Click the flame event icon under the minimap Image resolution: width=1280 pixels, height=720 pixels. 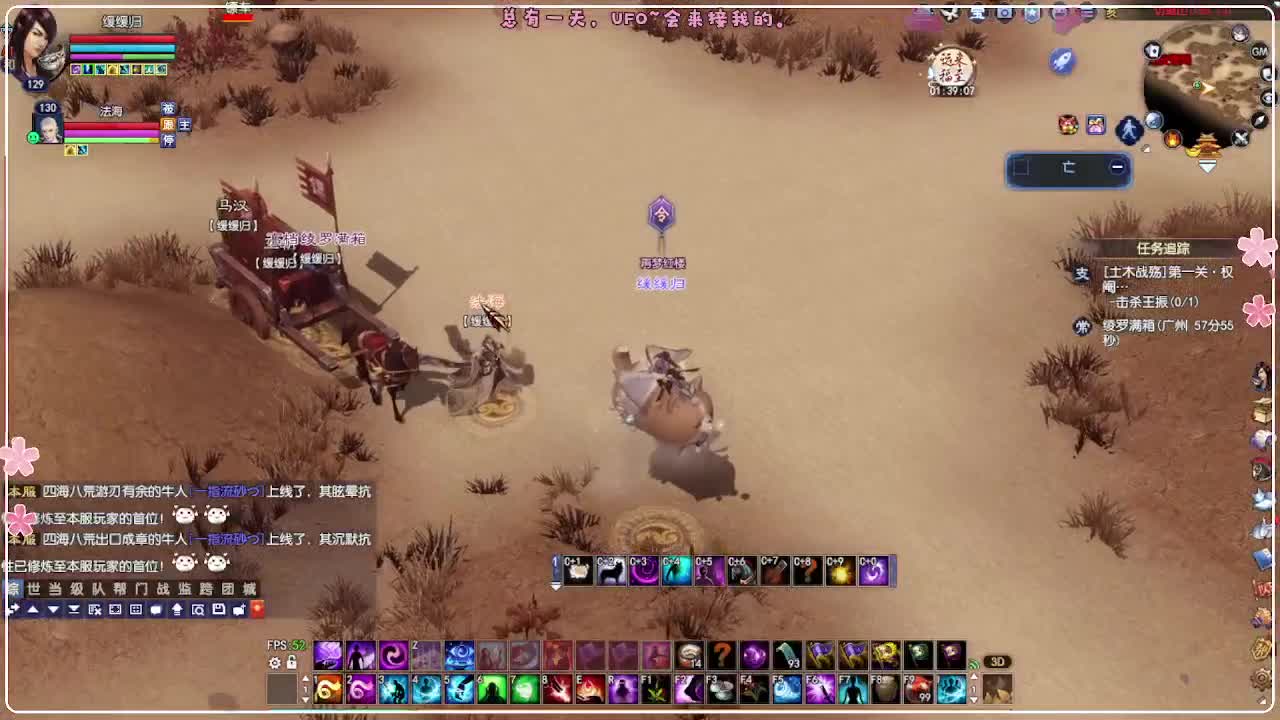[x=1172, y=139]
